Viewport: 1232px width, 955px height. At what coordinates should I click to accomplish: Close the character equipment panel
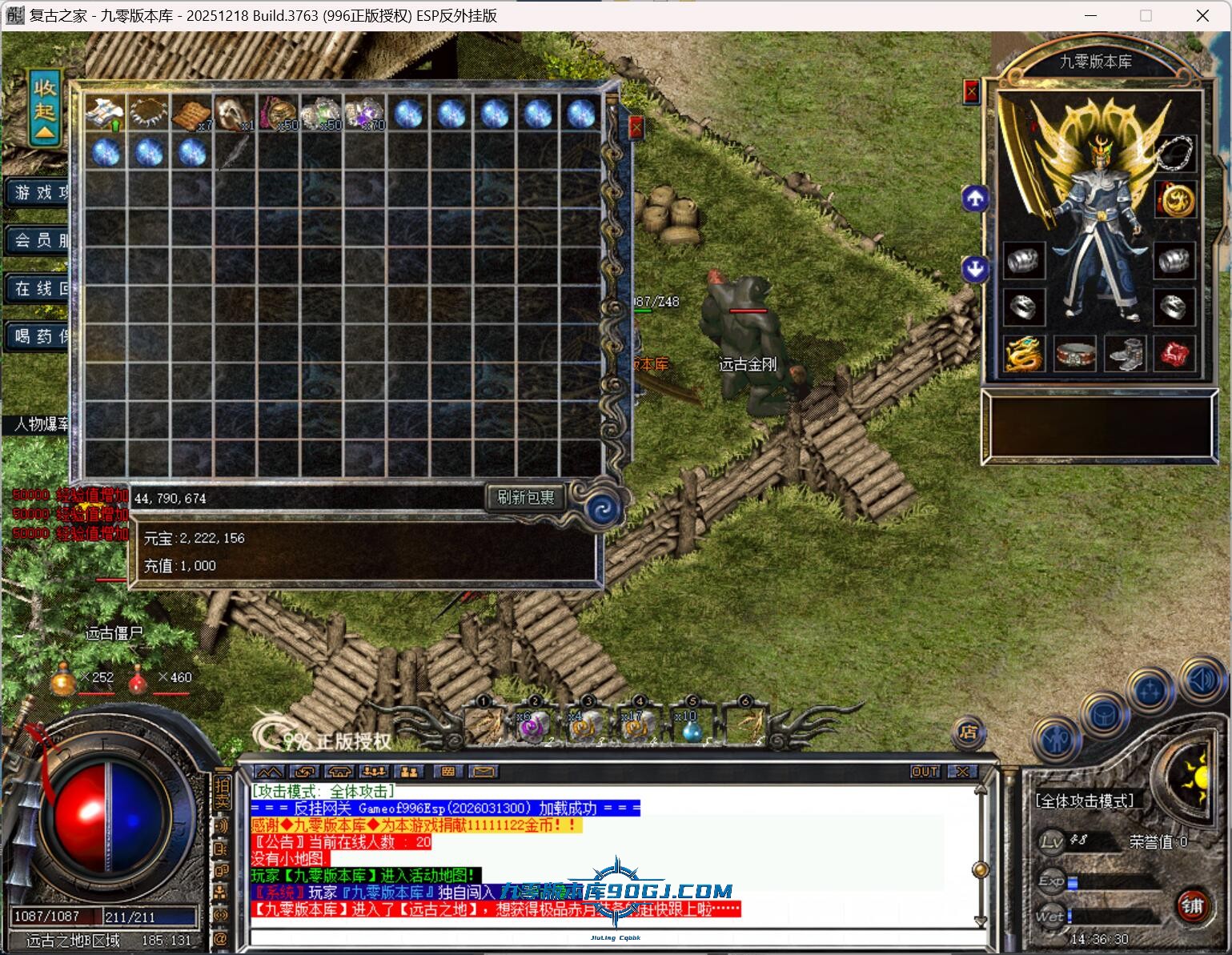coord(971,91)
